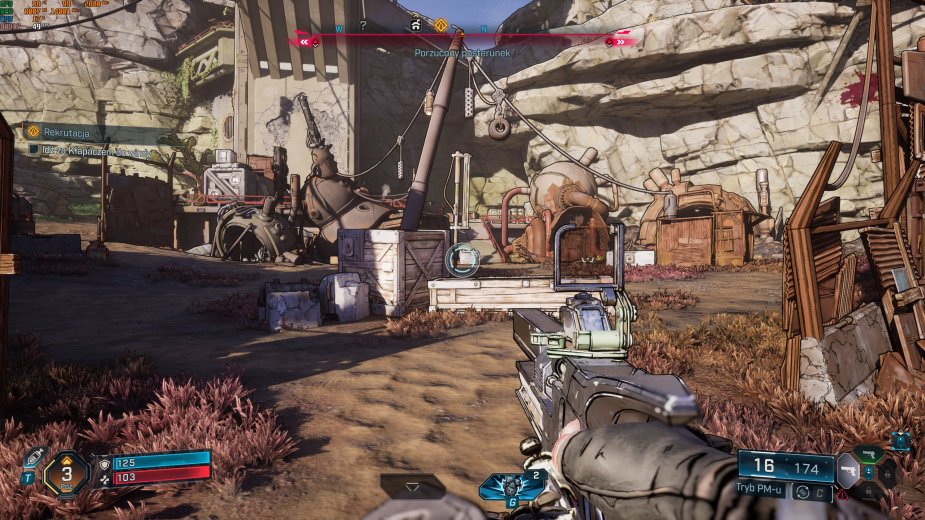Expand the downward arrow panel at bottom center

[x=412, y=484]
